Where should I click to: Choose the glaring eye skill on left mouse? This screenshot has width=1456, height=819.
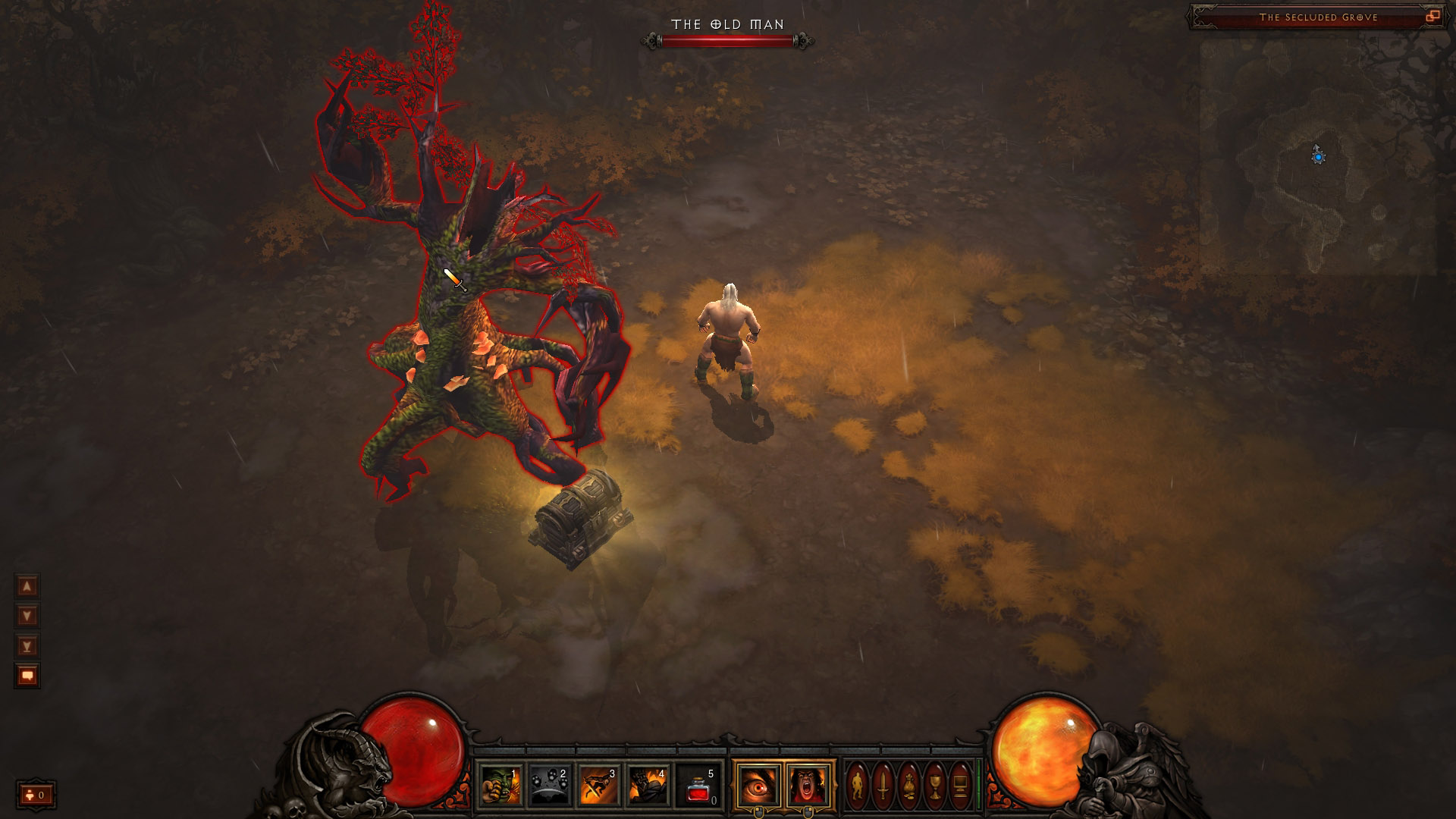click(758, 785)
